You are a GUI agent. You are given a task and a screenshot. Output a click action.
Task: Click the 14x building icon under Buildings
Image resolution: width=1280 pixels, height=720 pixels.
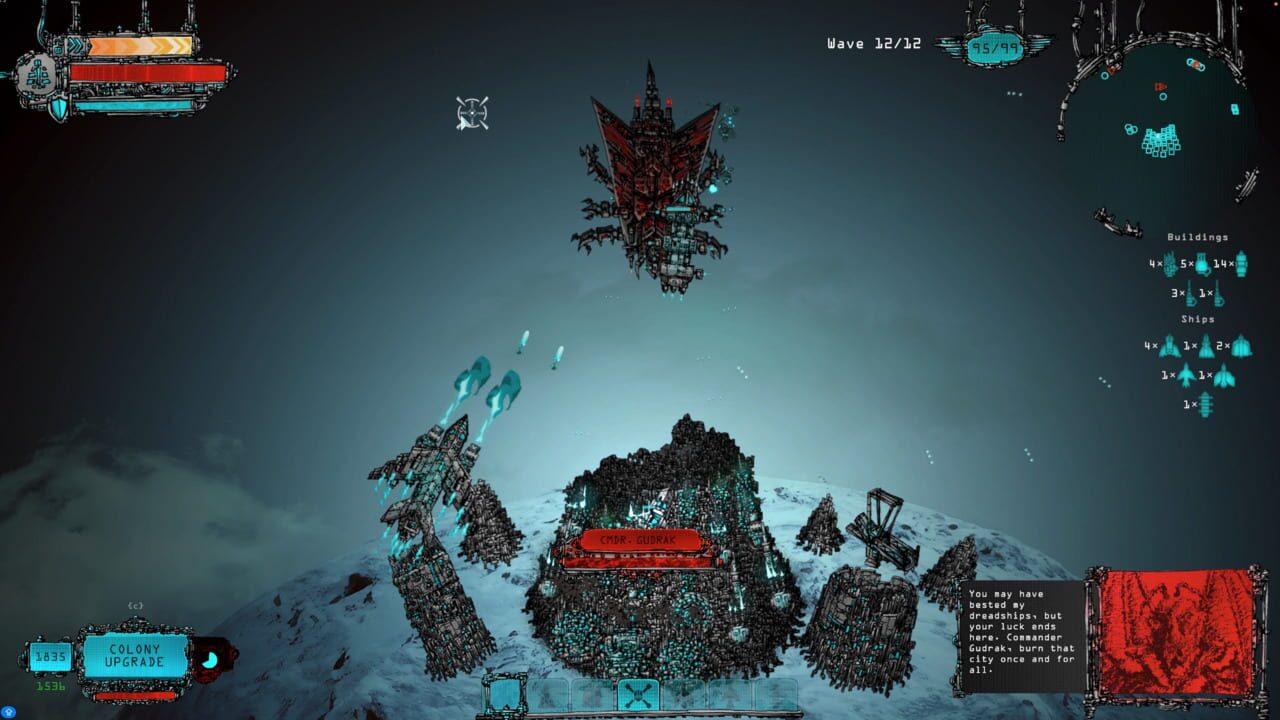click(1241, 264)
